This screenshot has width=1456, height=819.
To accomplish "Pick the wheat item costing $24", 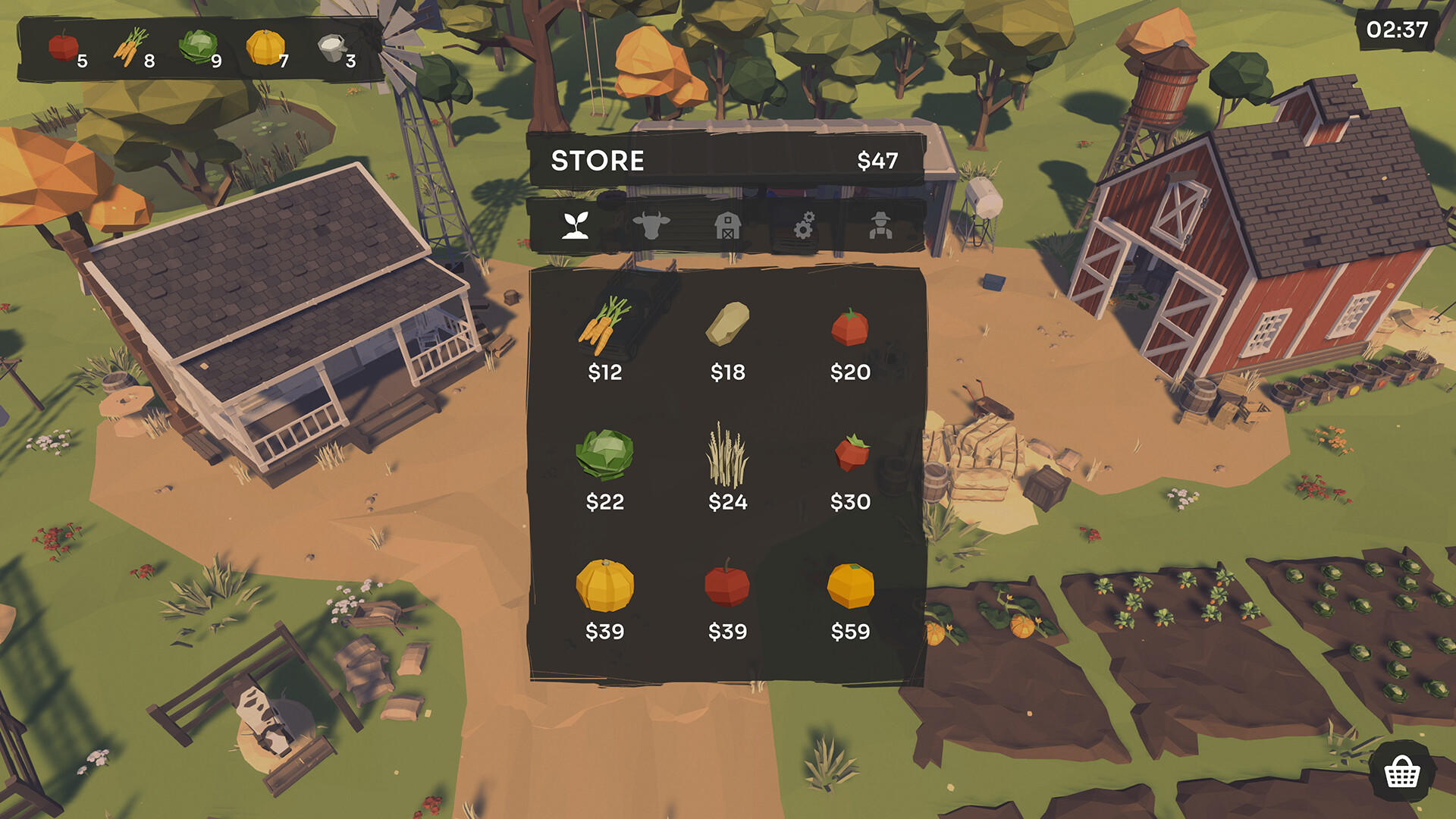I will (726, 460).
